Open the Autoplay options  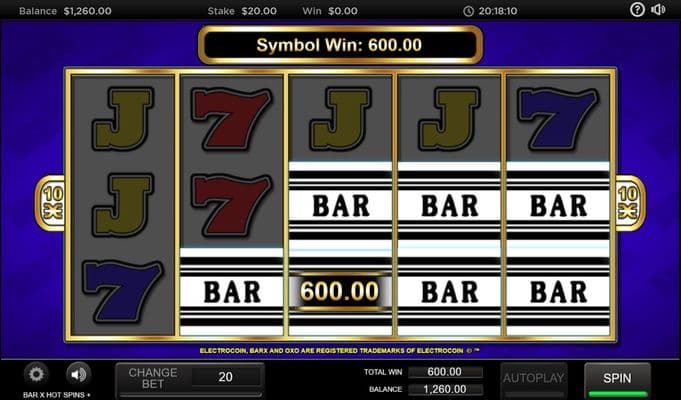[534, 379]
